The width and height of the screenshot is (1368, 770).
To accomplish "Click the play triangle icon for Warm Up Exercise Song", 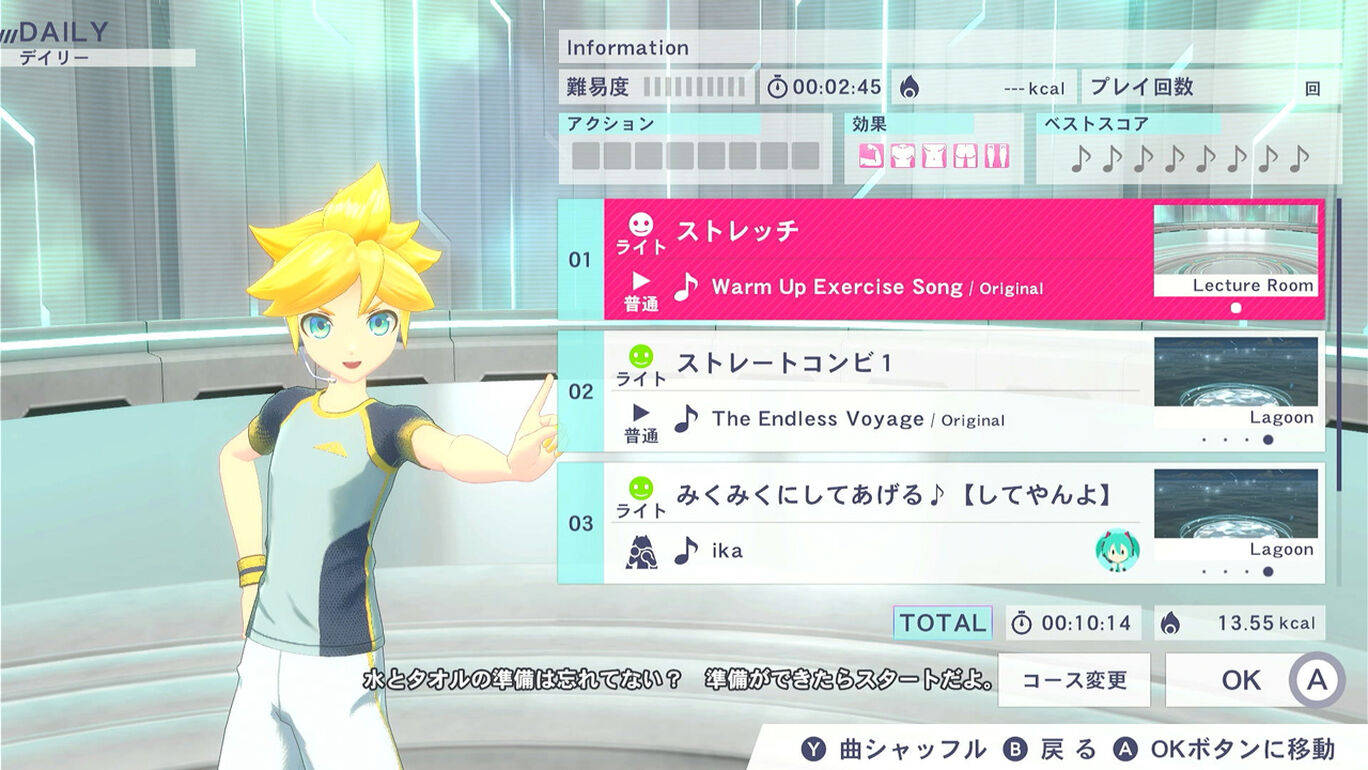I will pyautogui.click(x=639, y=281).
